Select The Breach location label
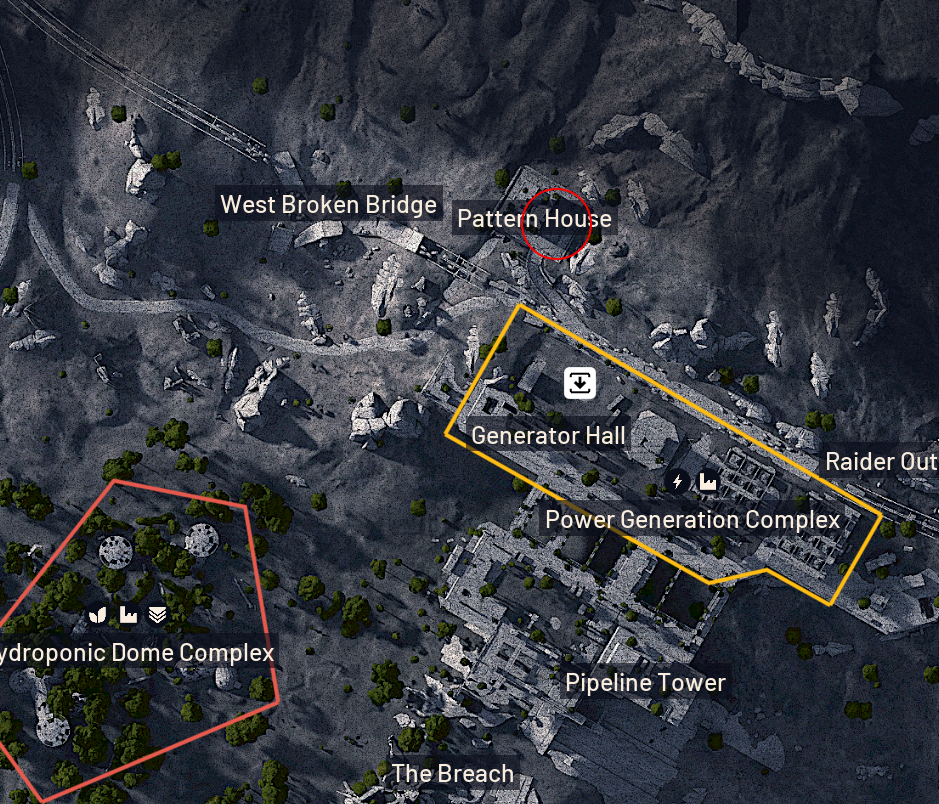The width and height of the screenshot is (939, 804). [452, 773]
